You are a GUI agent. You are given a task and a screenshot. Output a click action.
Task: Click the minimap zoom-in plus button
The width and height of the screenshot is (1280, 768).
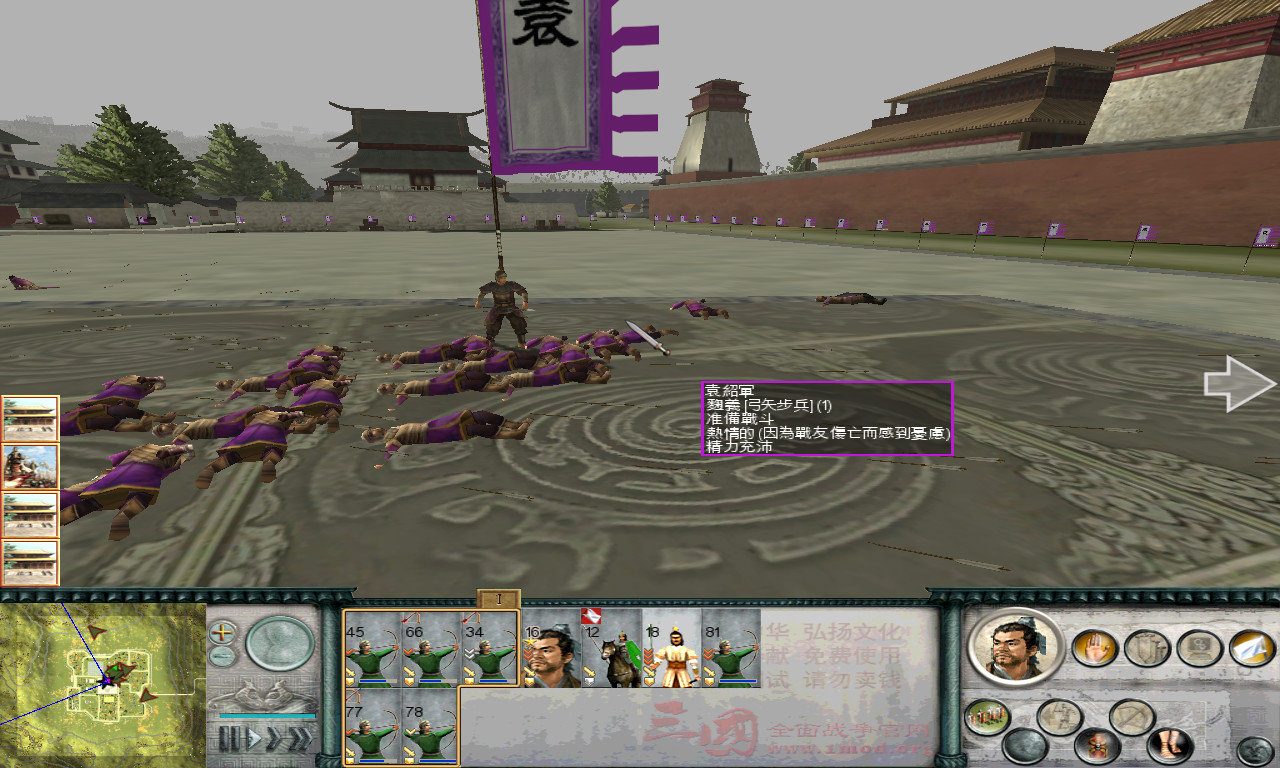[x=221, y=634]
